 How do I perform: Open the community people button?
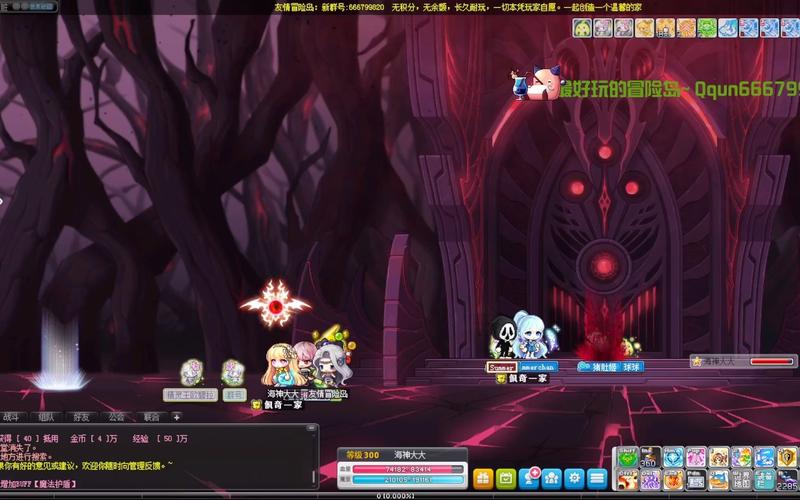tap(552, 477)
